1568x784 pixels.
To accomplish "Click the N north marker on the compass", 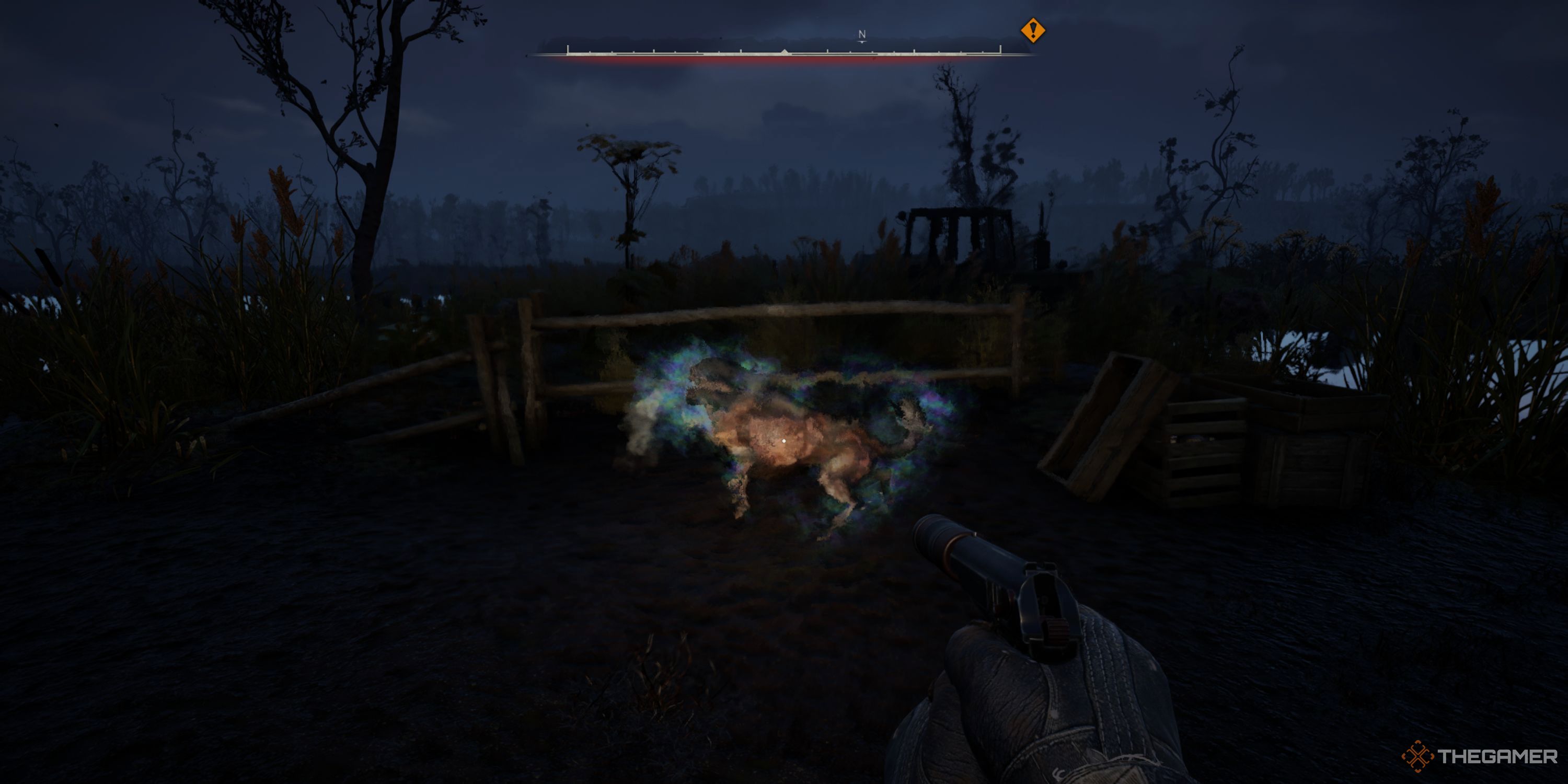I will [x=861, y=34].
